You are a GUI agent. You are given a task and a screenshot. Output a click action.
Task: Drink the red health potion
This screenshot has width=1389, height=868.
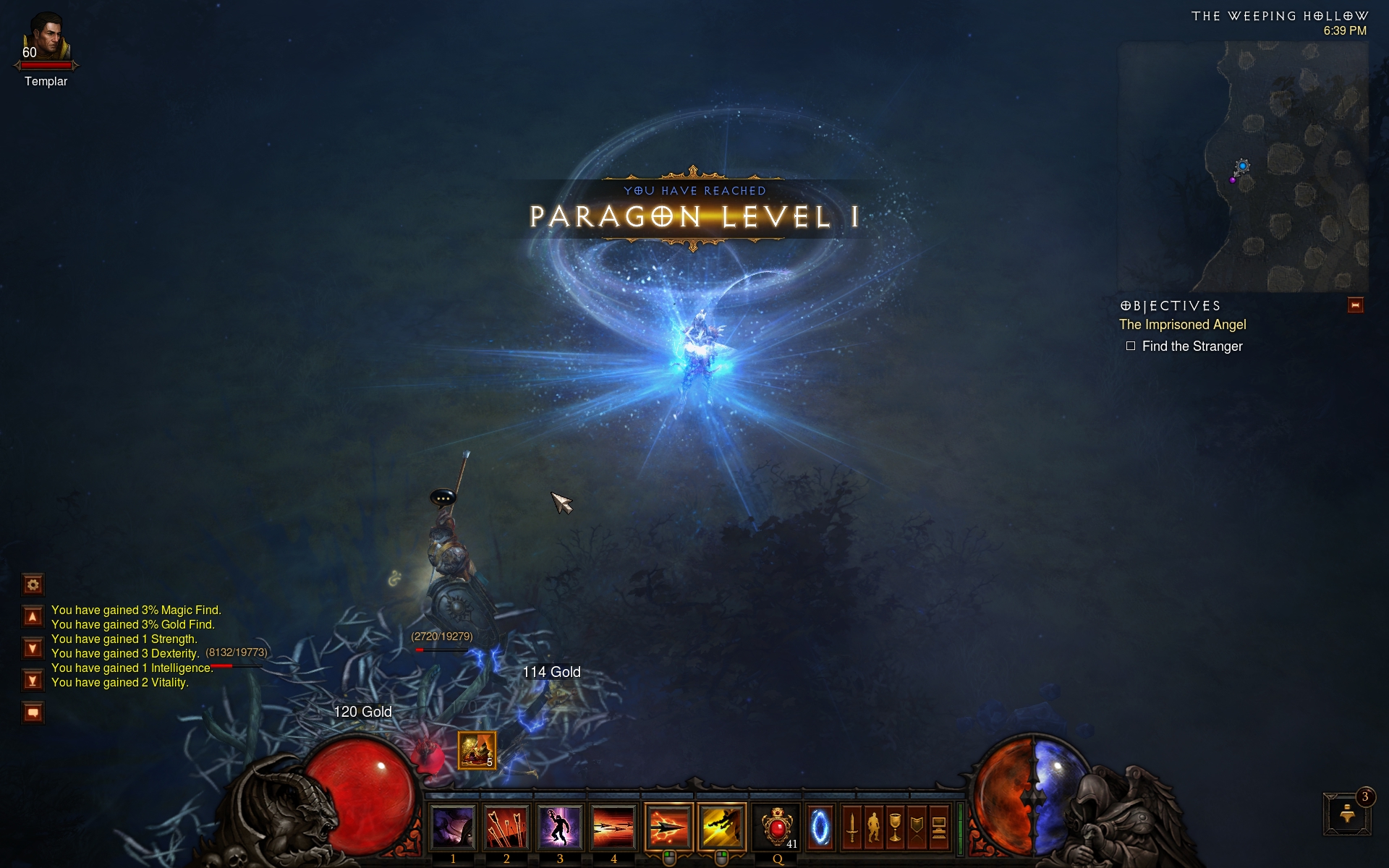[x=776, y=827]
